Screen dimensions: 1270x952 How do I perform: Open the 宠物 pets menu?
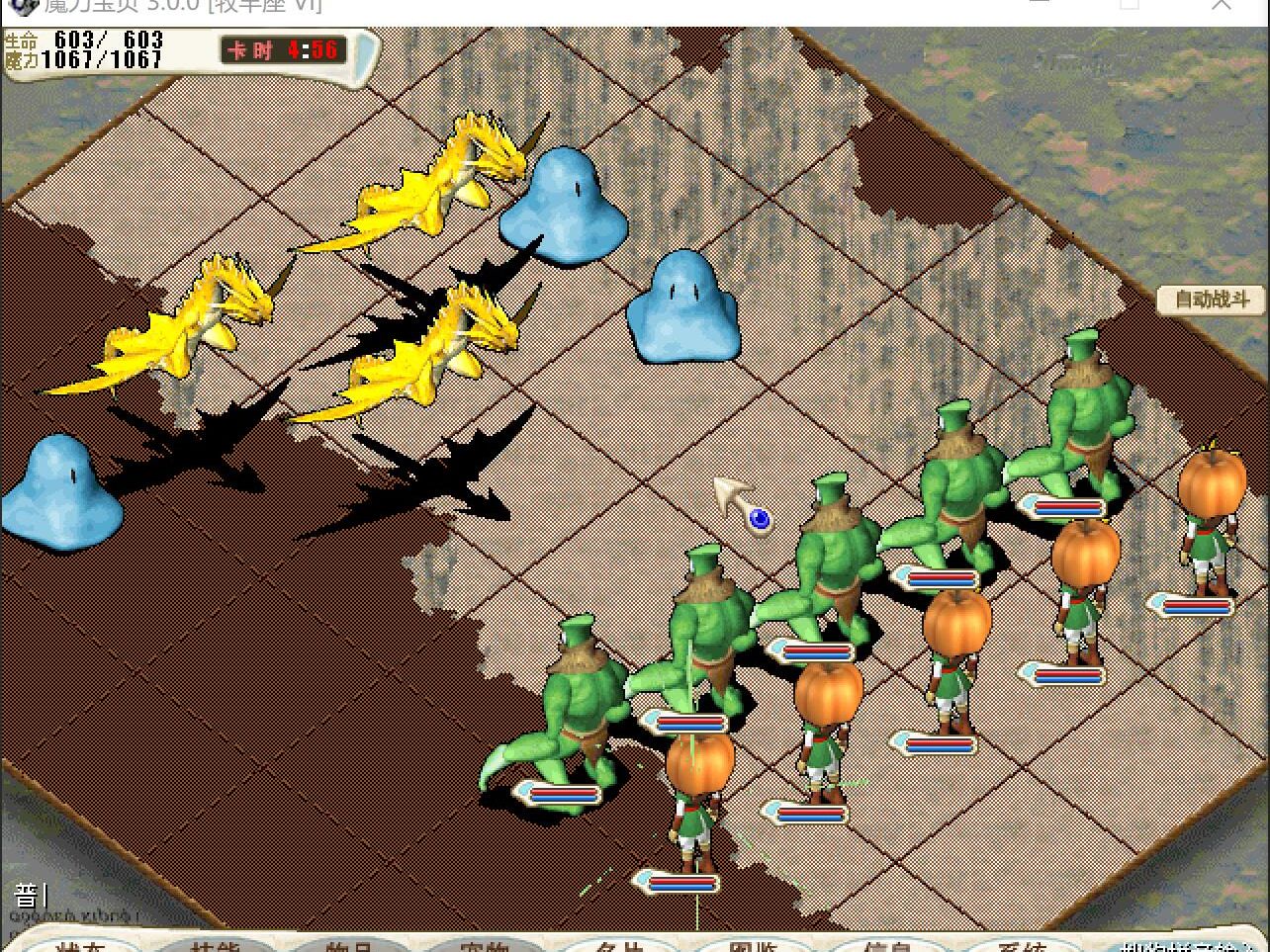[484, 943]
